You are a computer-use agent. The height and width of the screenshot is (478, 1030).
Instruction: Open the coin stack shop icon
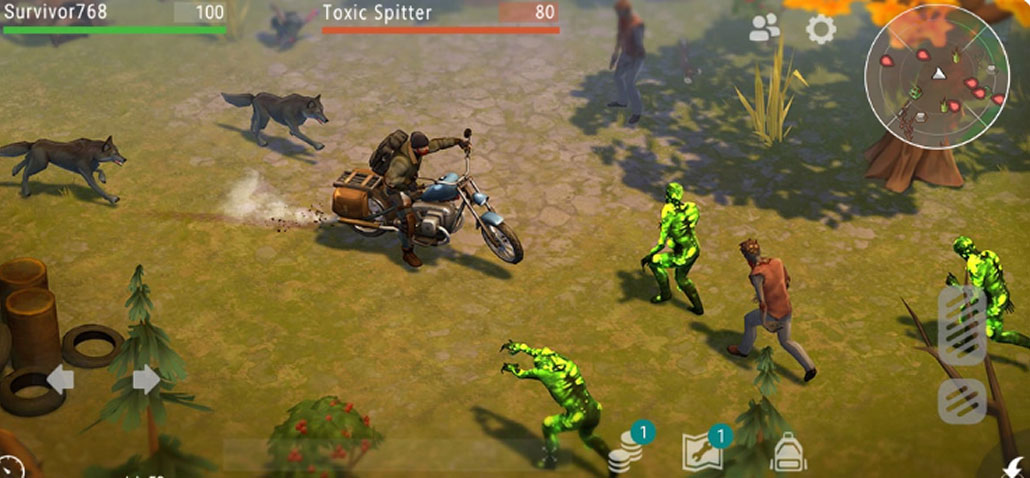point(627,452)
